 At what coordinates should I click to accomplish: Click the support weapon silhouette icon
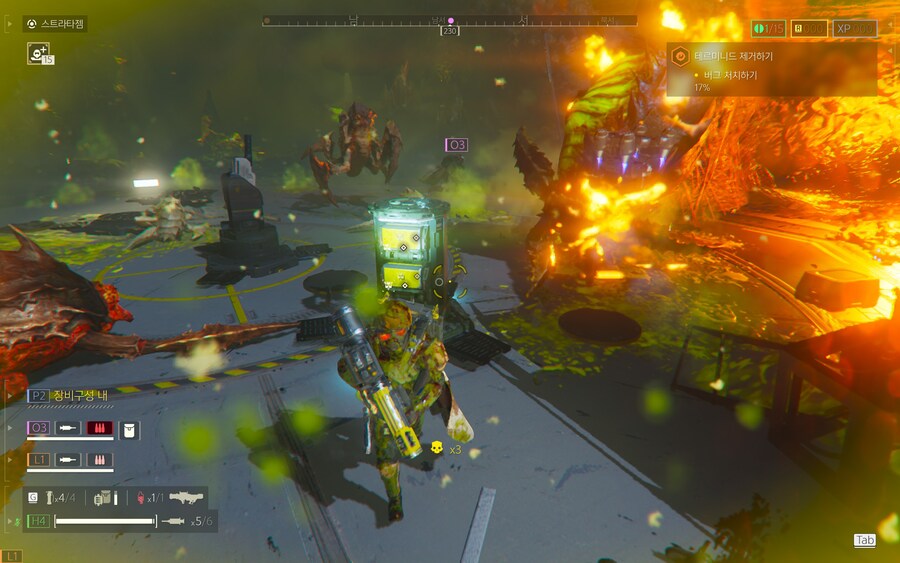coord(185,497)
